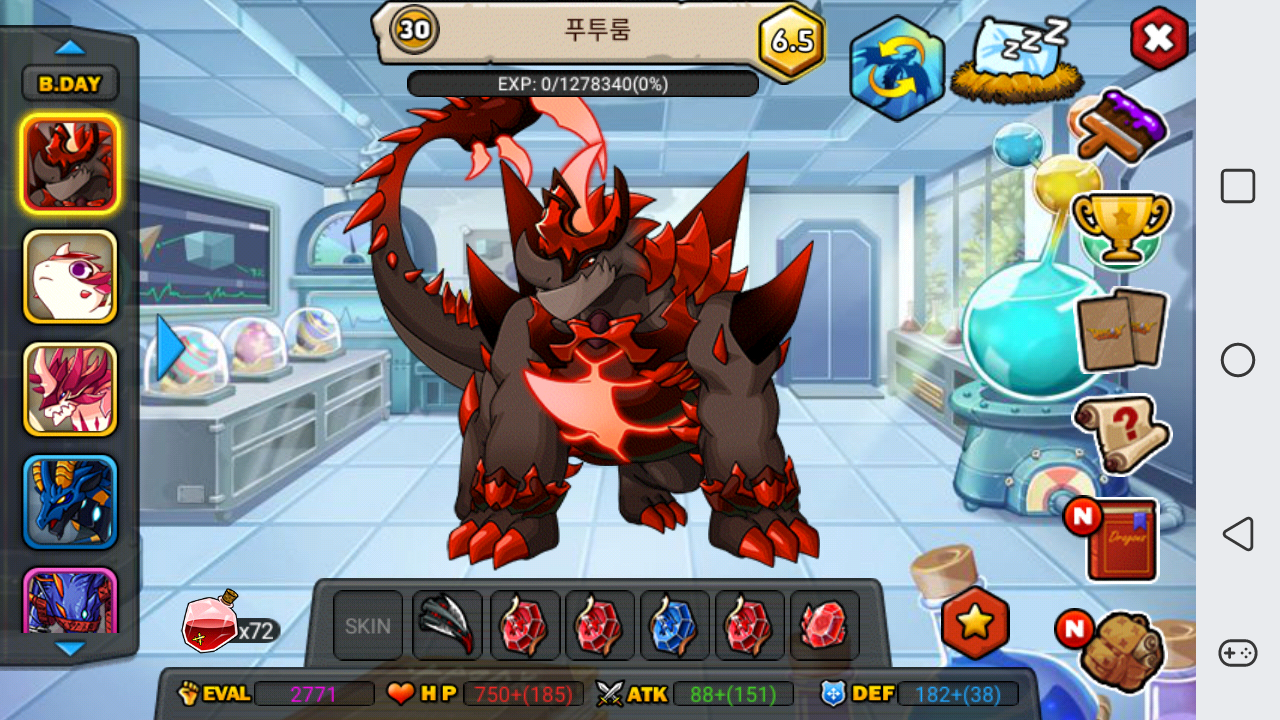This screenshot has width=1280, height=720.
Task: Open the B.DAY sort button
Action: (70, 84)
